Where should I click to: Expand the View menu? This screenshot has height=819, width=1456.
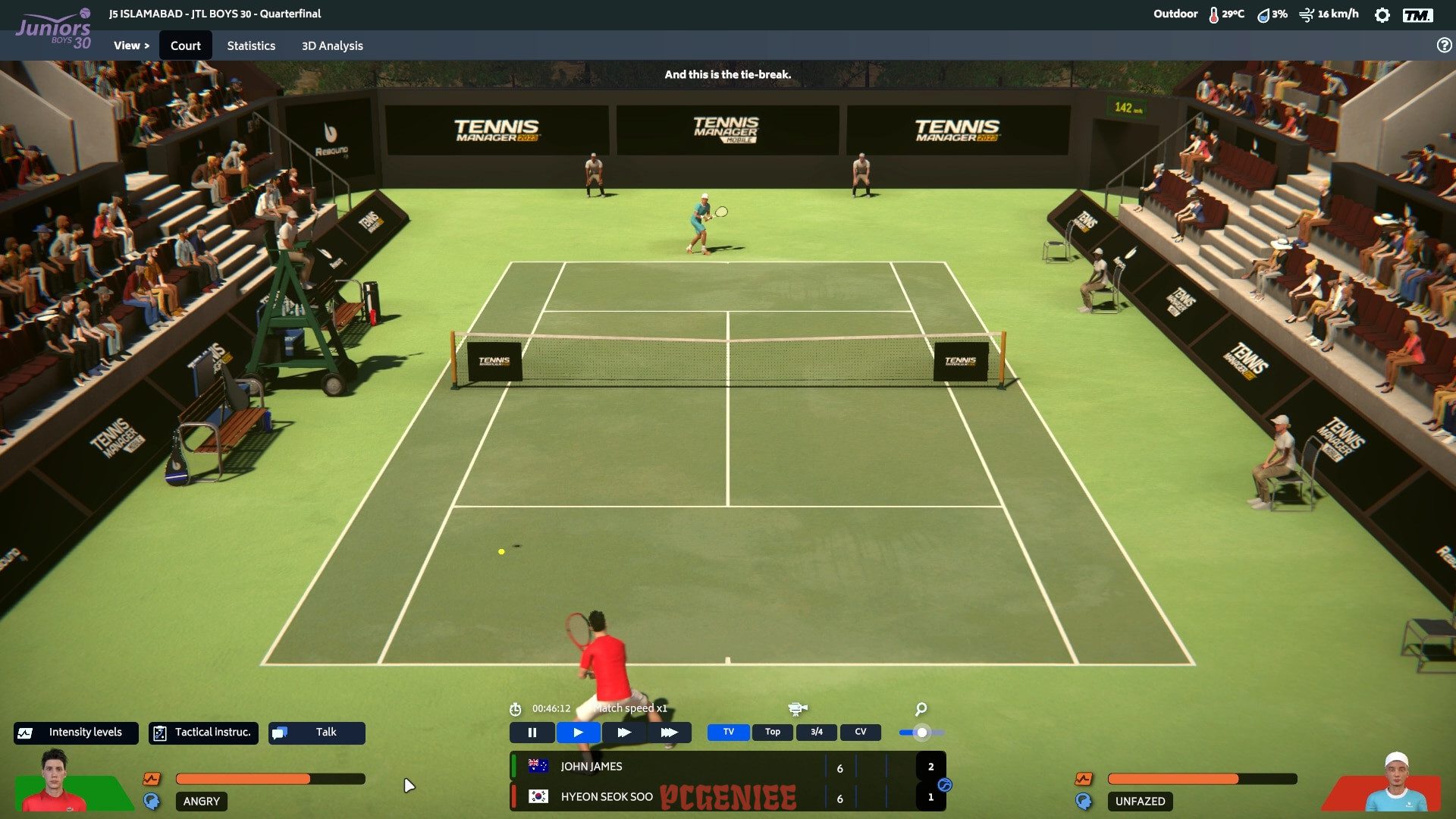[x=130, y=45]
